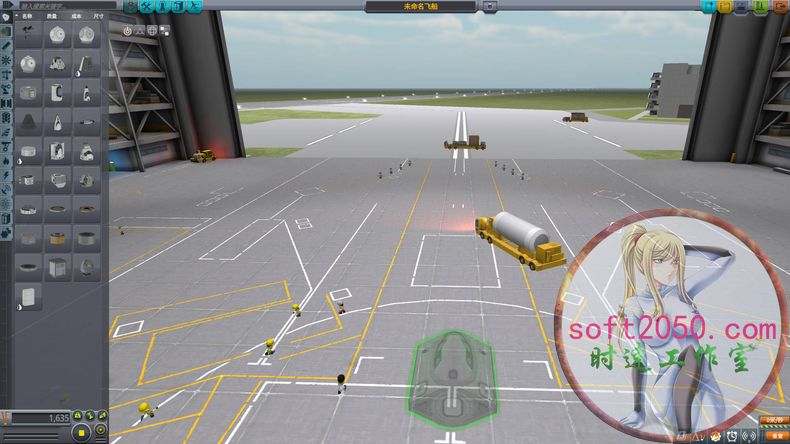Sort parts by 成本 (cost)
790x444 pixels.
click(76, 17)
